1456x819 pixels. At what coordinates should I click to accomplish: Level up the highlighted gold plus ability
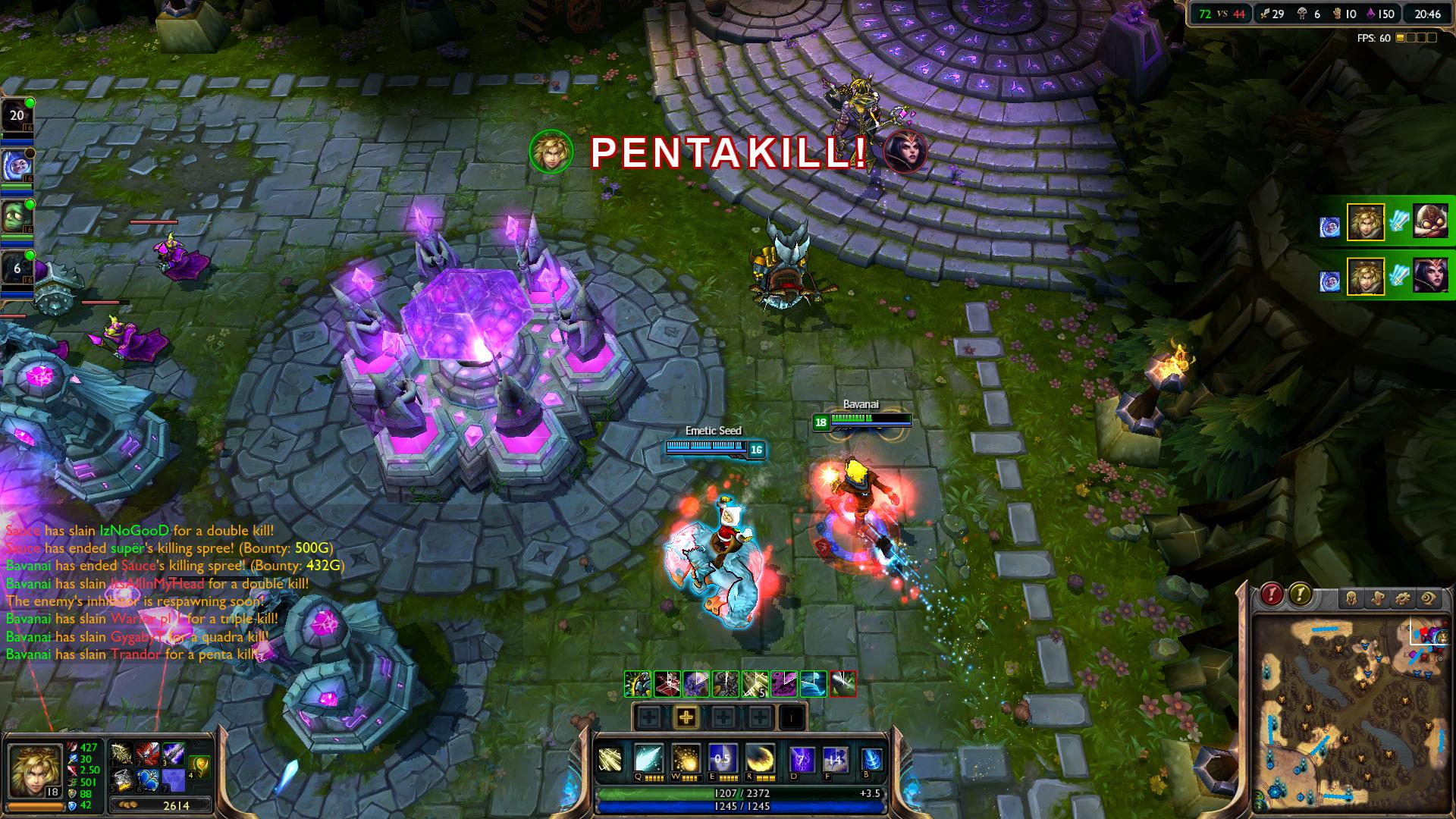(686, 717)
